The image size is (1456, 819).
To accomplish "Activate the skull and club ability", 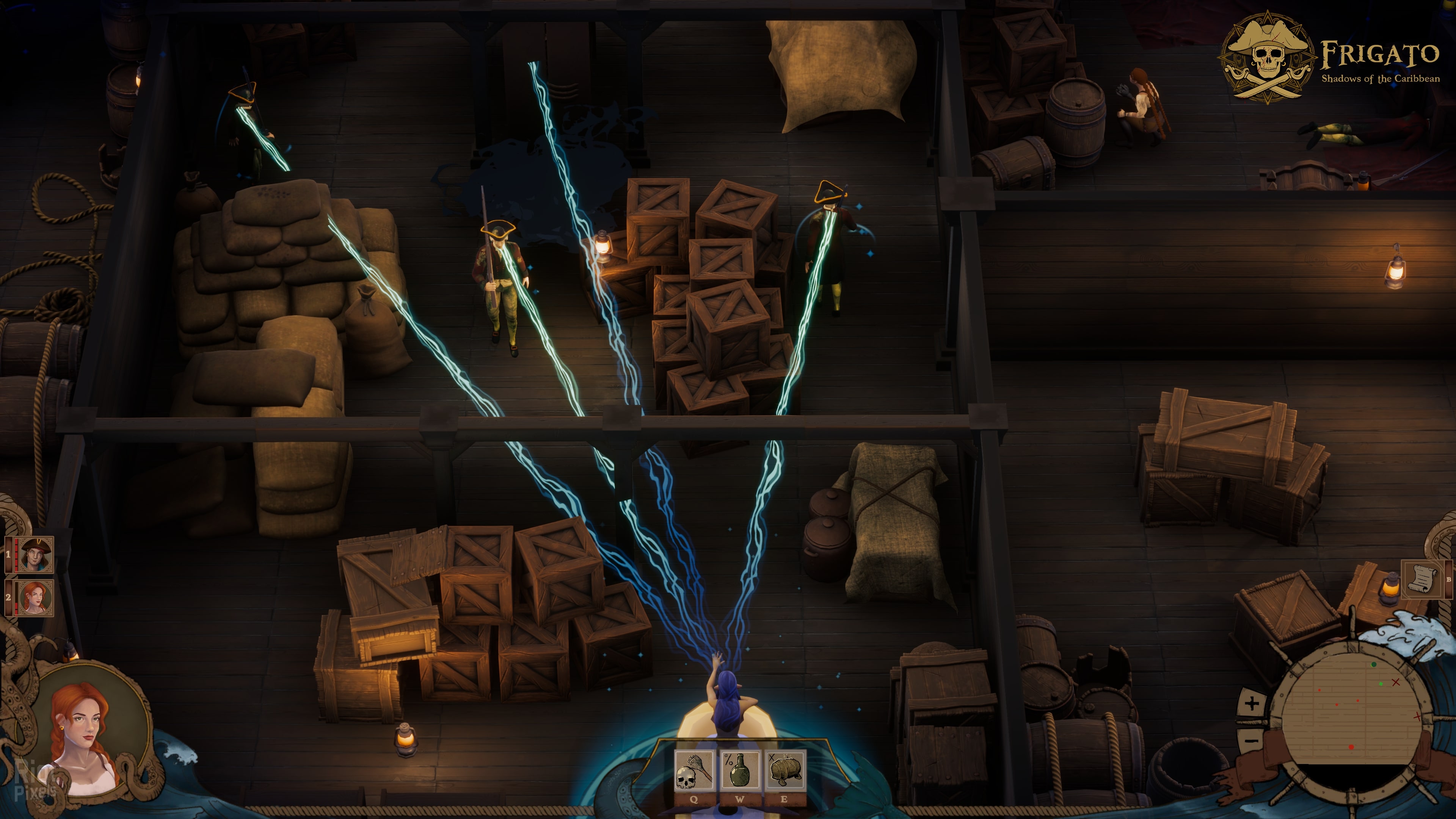I will [693, 770].
